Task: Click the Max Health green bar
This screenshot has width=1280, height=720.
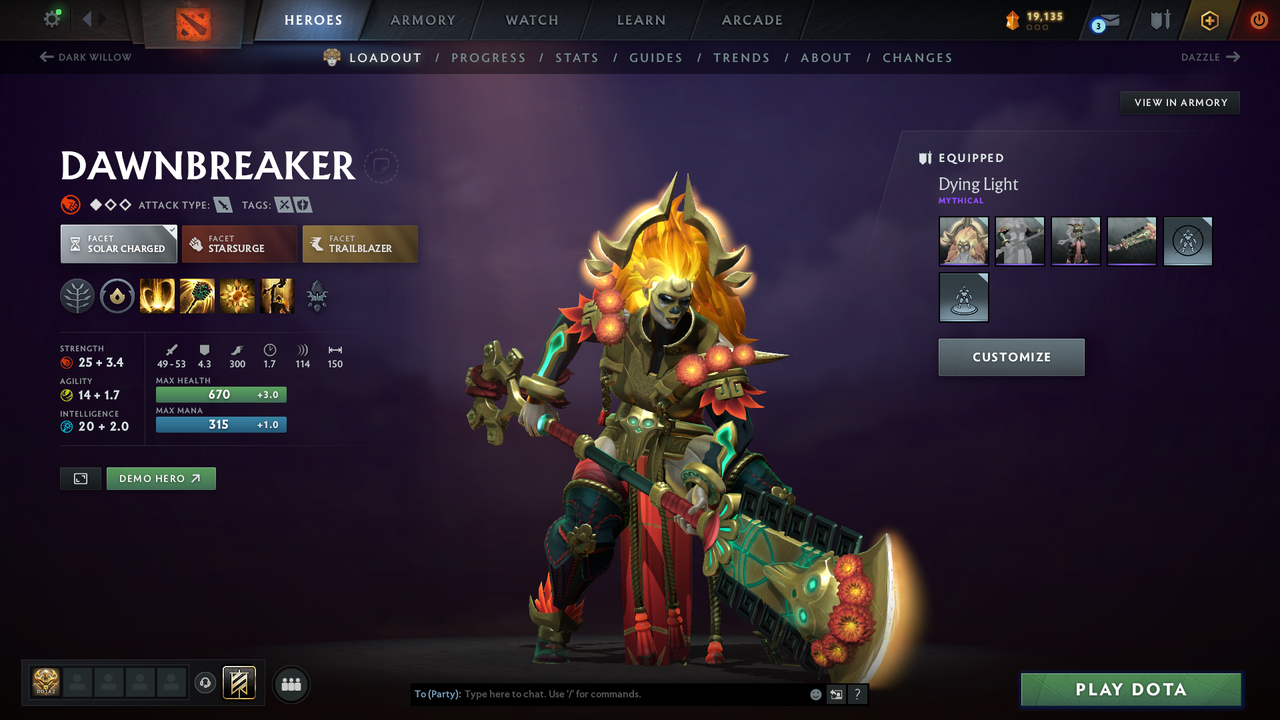Action: [x=220, y=394]
